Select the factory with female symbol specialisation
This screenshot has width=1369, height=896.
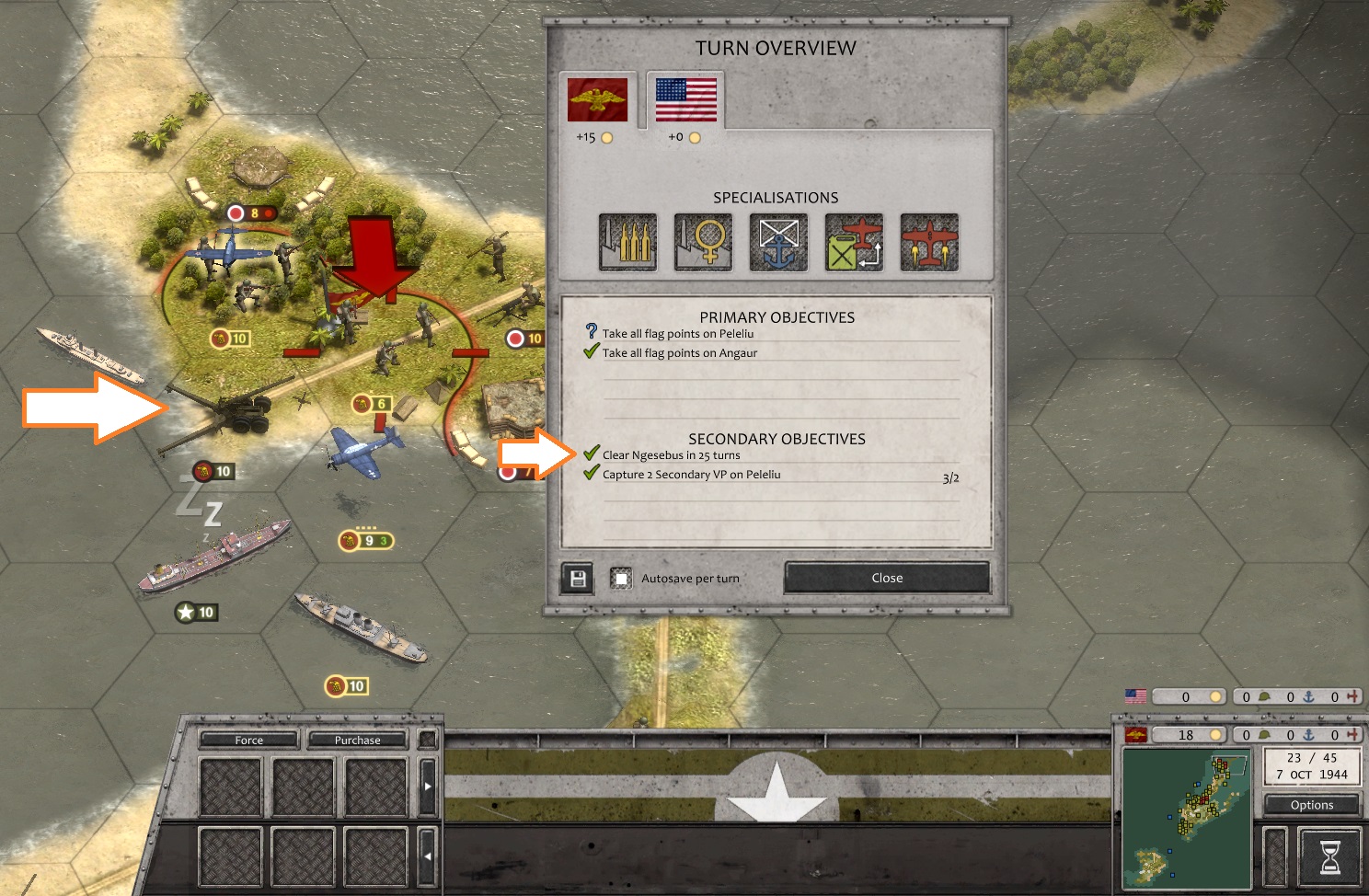tap(703, 243)
